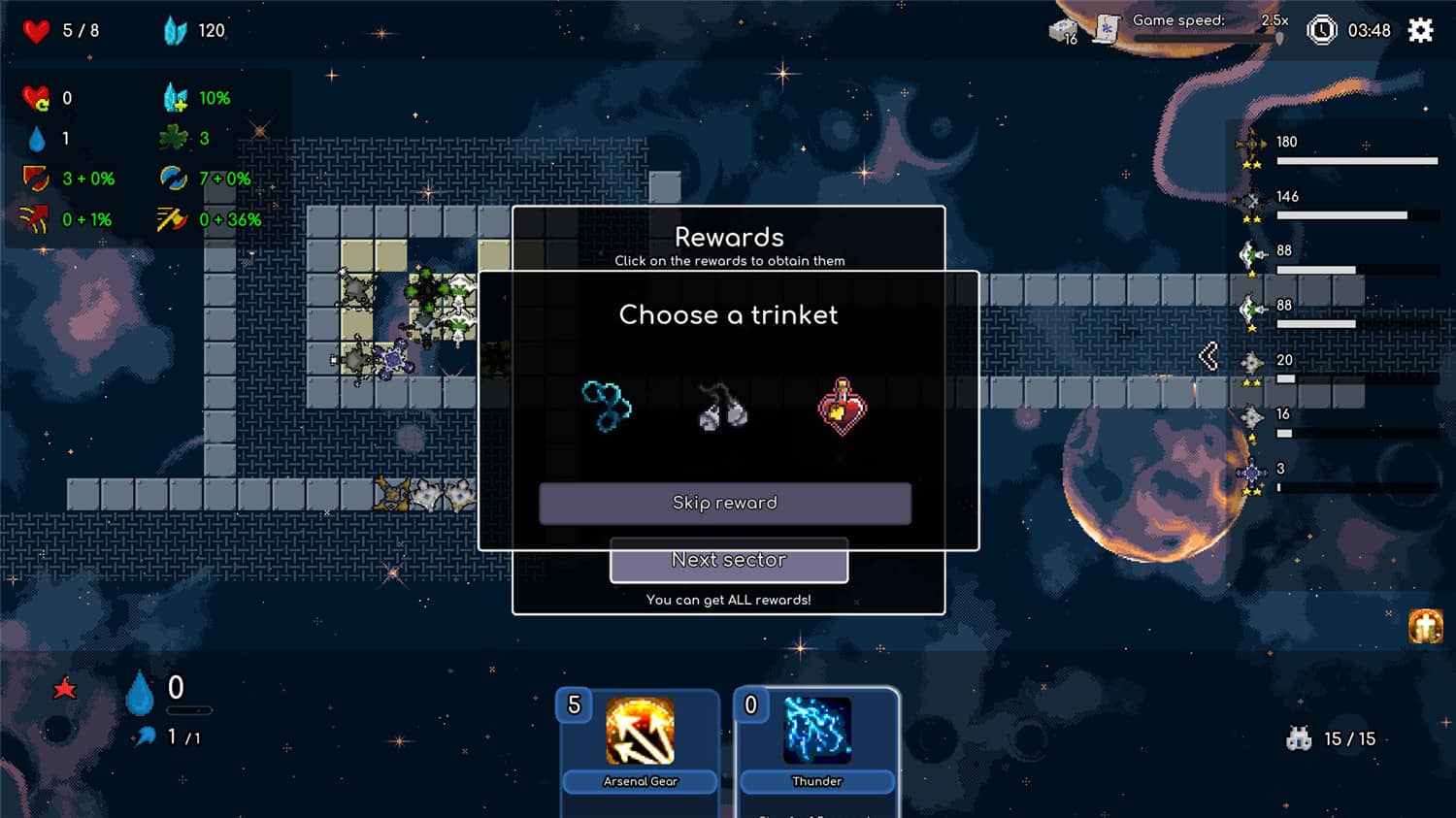Open the settings gear menu
The height and width of the screenshot is (818, 1456).
pos(1419,30)
